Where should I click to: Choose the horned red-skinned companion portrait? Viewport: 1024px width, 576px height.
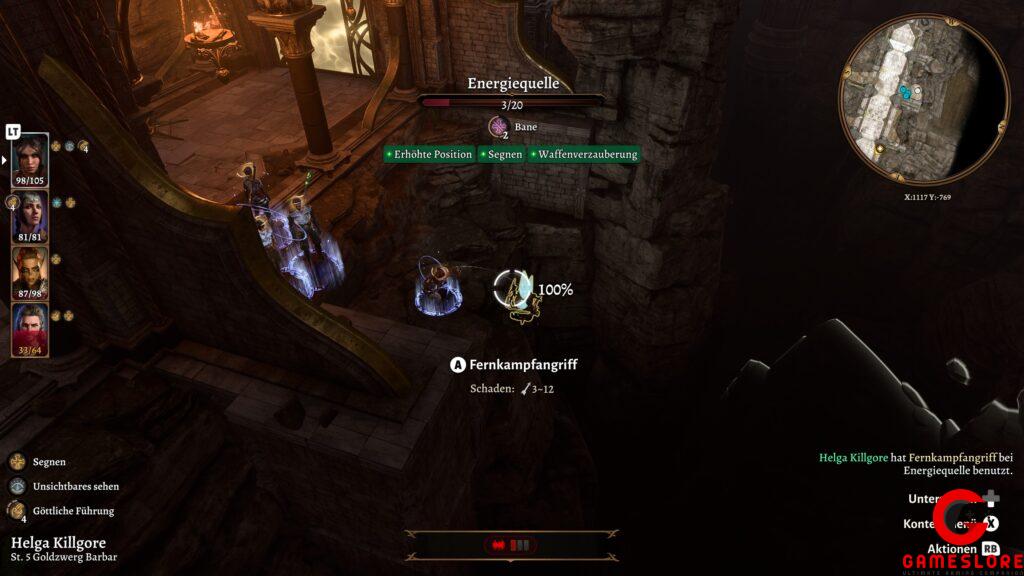click(x=29, y=272)
